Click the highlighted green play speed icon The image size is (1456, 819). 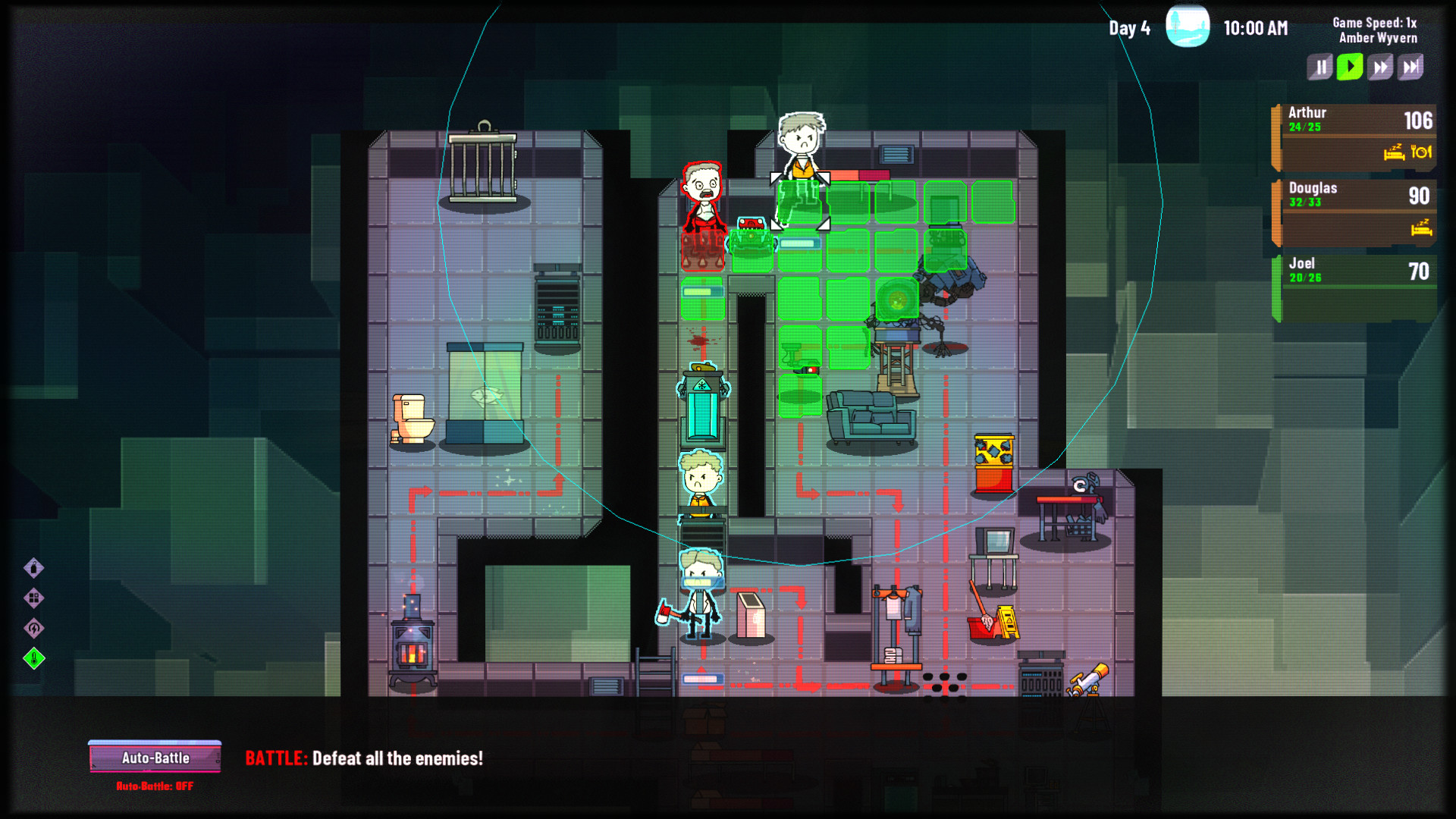[x=1349, y=67]
